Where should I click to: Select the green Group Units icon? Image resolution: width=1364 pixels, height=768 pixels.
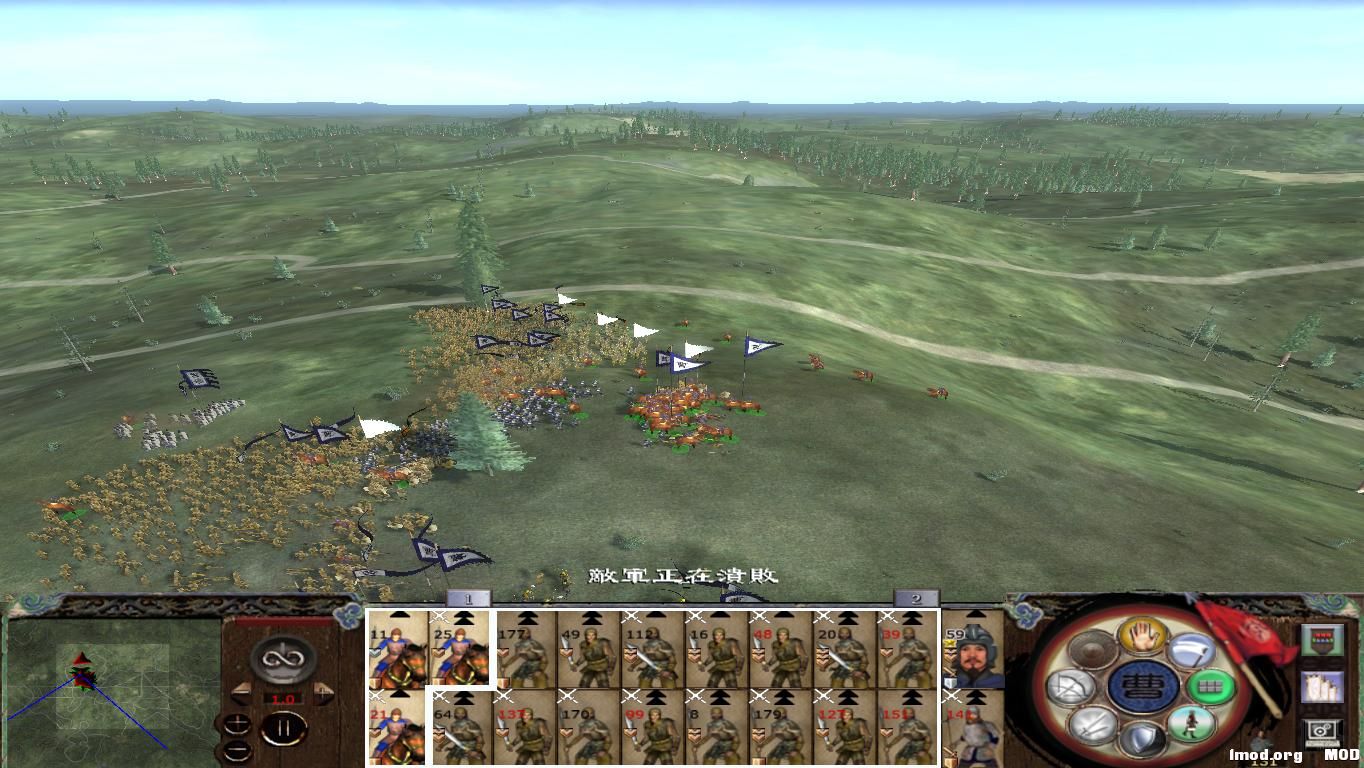[1212, 687]
